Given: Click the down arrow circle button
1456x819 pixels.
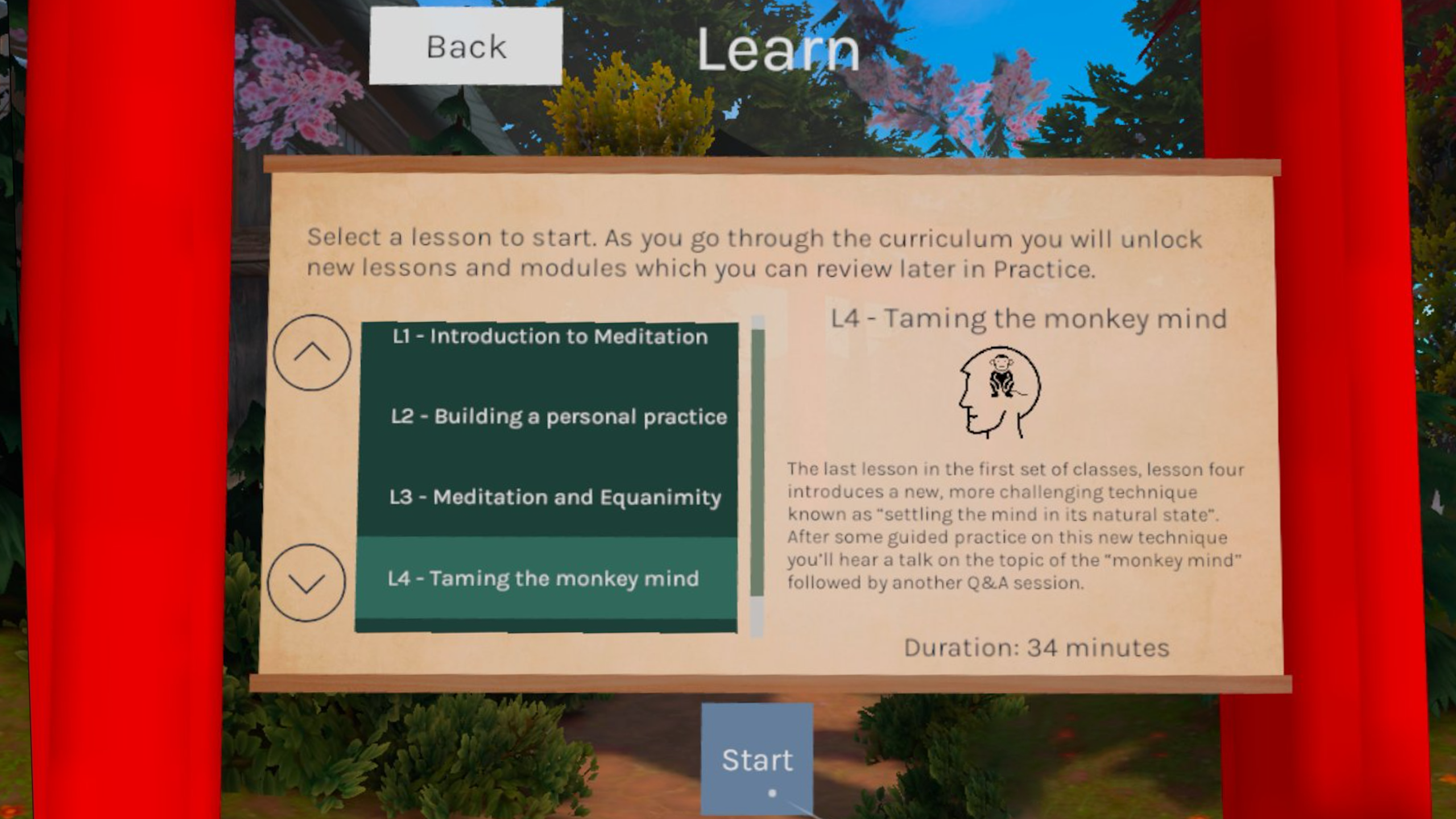Looking at the screenshot, I should click(307, 582).
